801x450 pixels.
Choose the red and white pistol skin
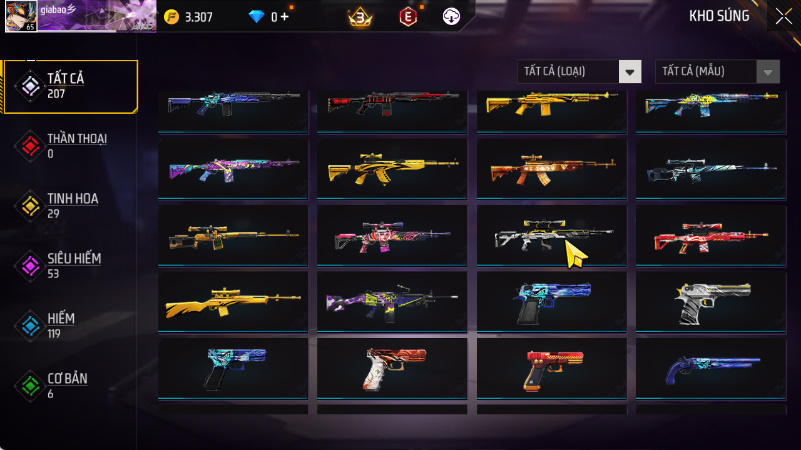392,369
